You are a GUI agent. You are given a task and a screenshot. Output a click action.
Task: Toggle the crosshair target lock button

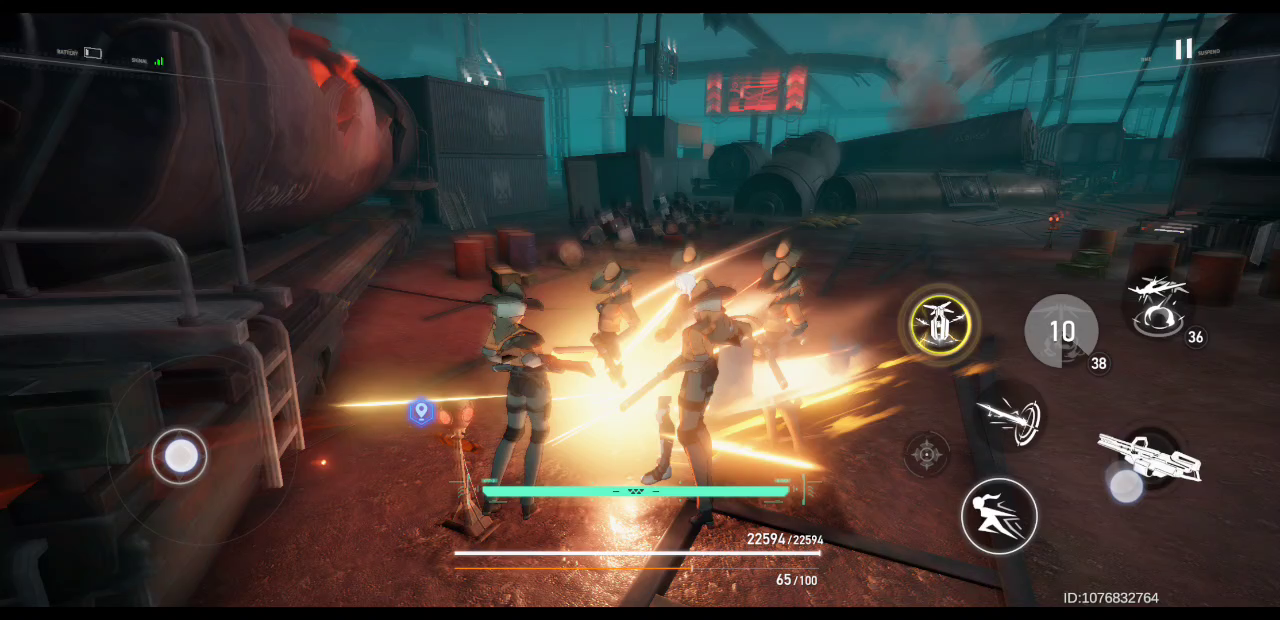(x=927, y=455)
